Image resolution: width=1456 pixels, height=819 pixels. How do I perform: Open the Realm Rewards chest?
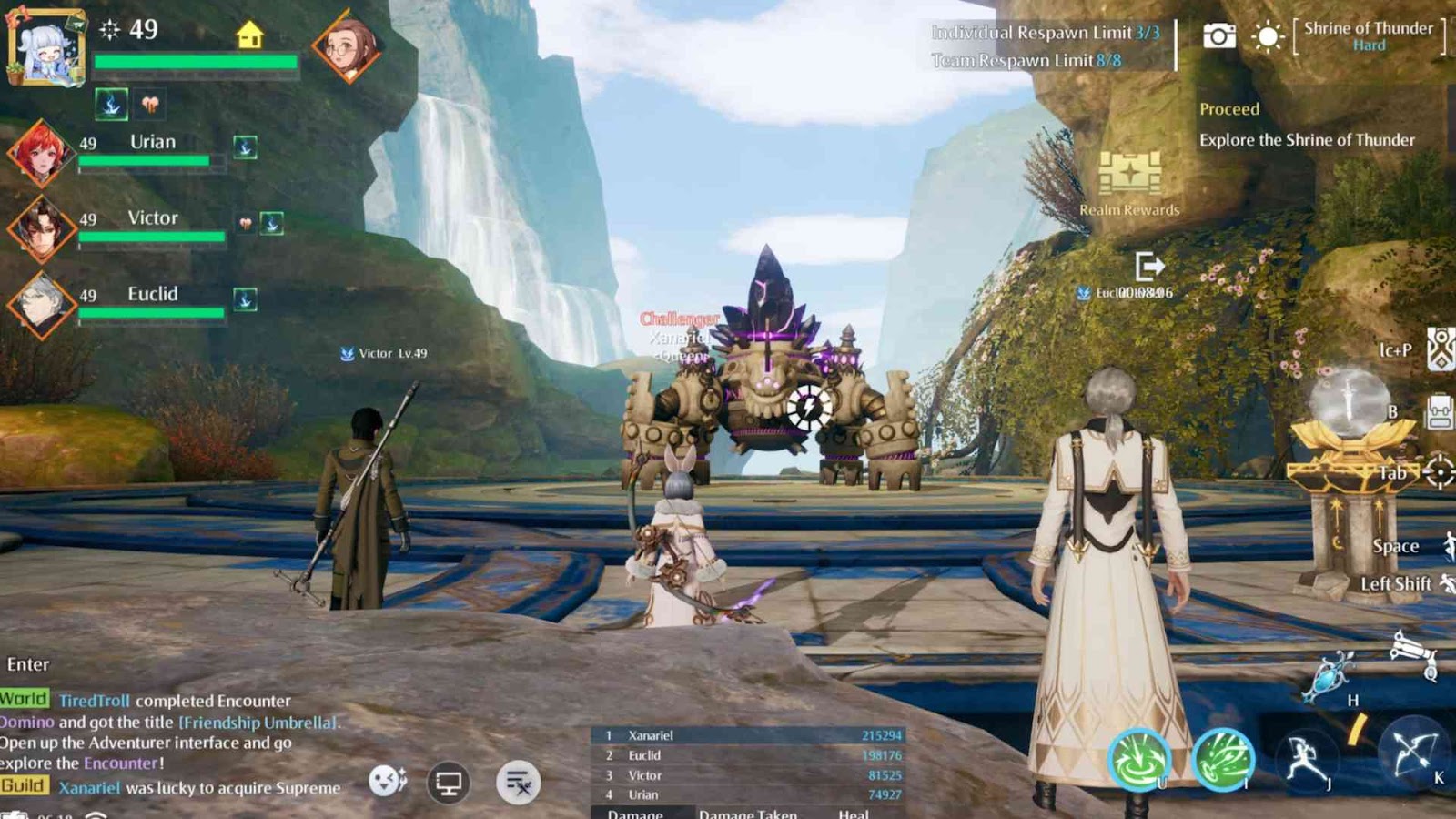[x=1129, y=174]
